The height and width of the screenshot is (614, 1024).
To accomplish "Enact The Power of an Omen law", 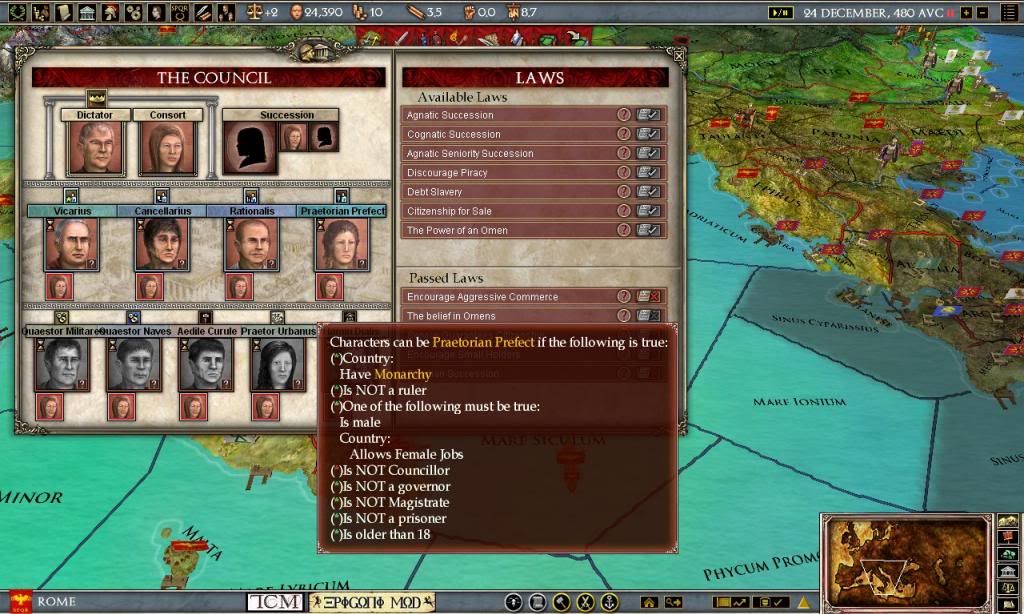I will pyautogui.click(x=648, y=230).
